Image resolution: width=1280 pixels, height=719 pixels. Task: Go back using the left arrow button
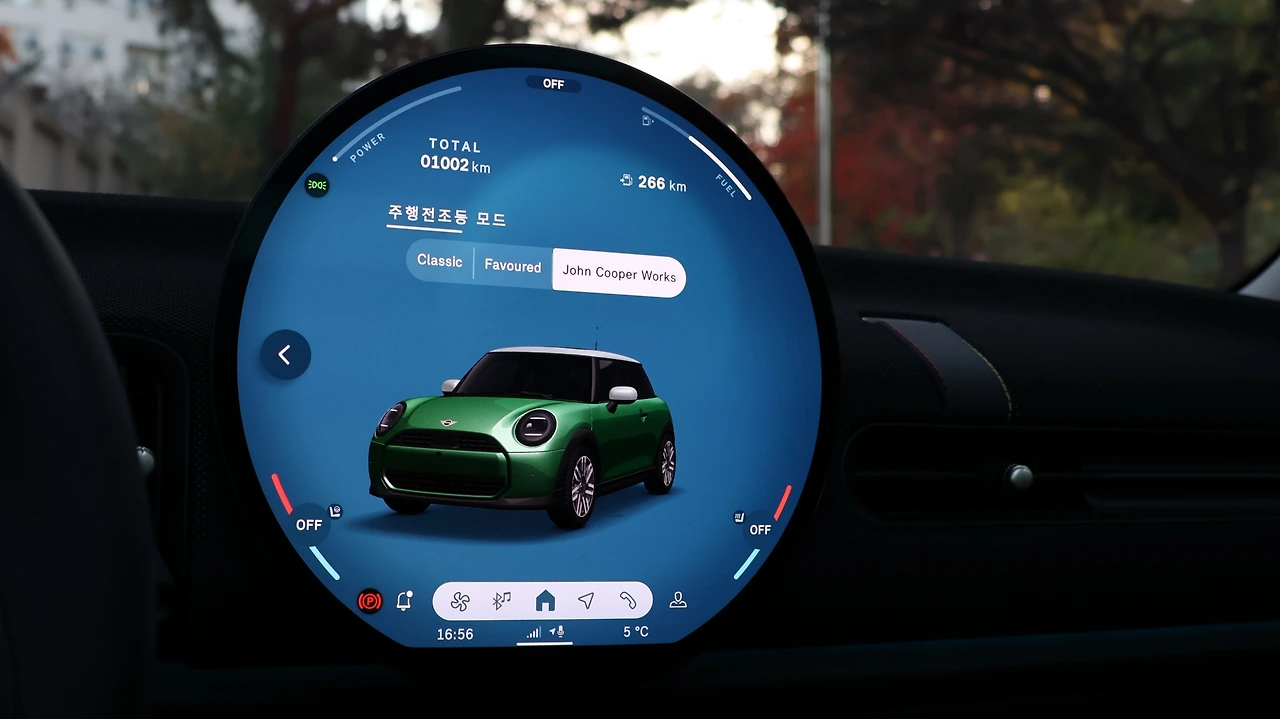(x=285, y=355)
